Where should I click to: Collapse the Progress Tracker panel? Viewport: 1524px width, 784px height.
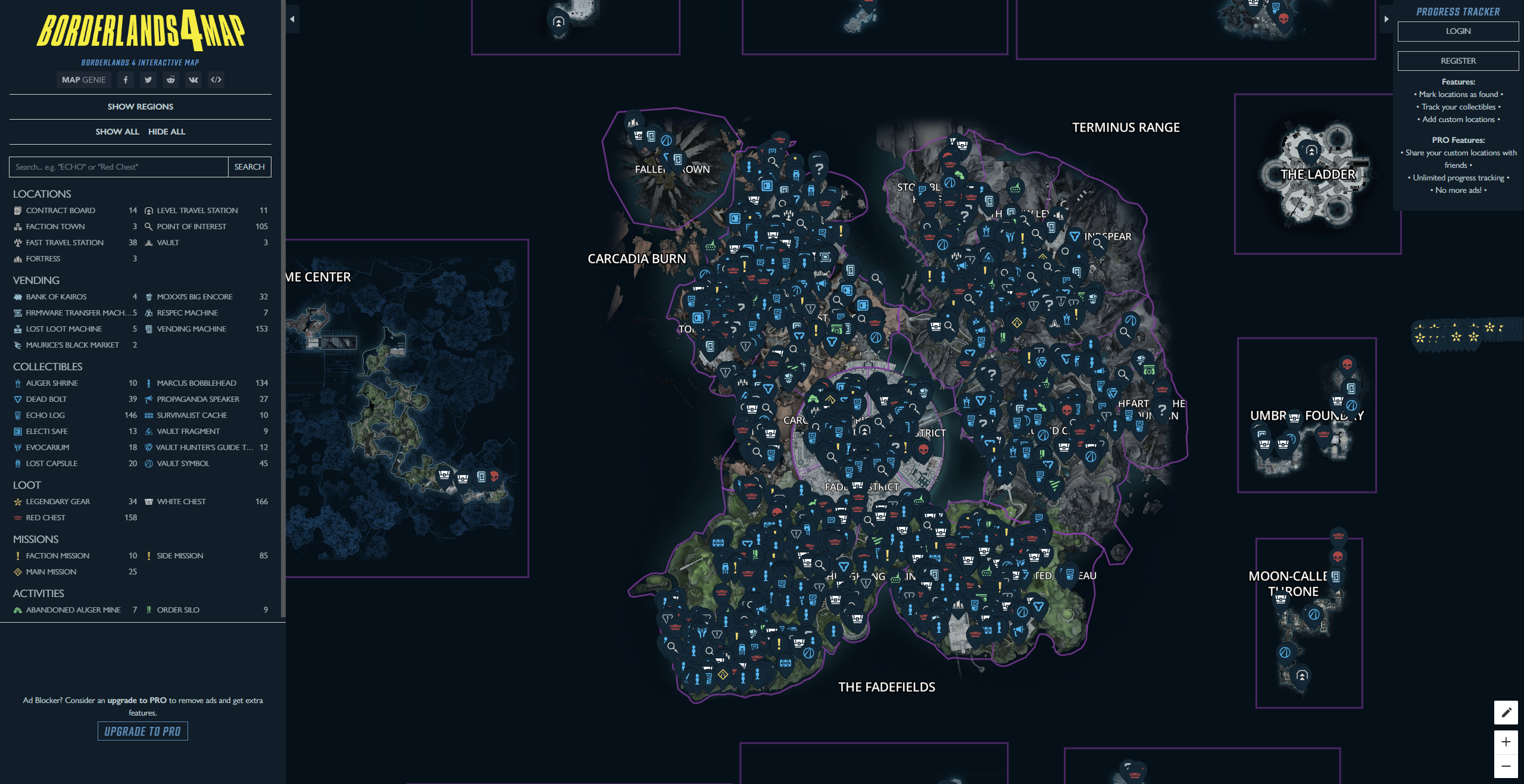(1388, 20)
